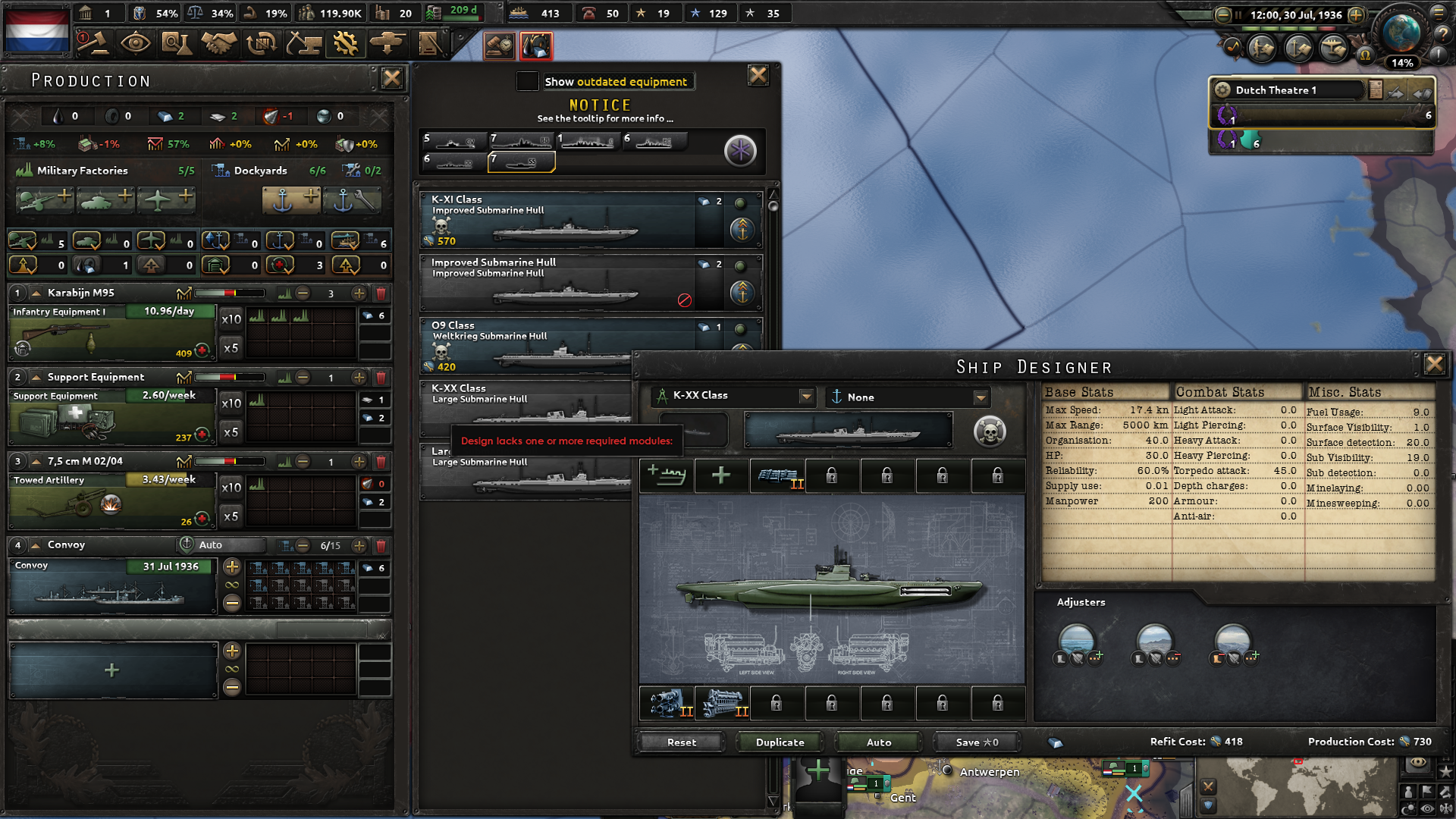Add a new dockyard production line via anchor-plus icon
Screen dimensions: 1456x819
tap(291, 200)
